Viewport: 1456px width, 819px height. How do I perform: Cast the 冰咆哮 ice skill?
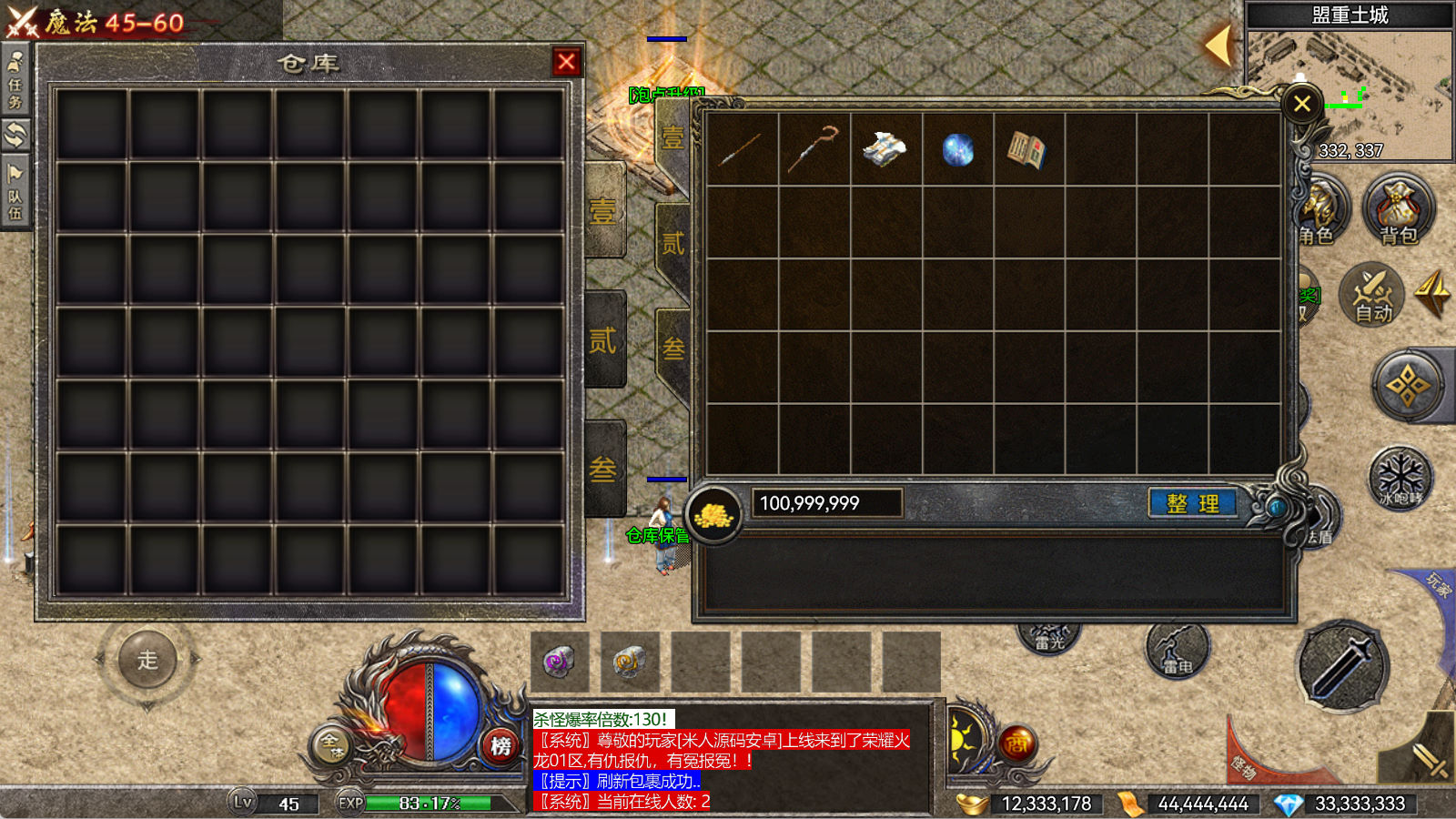(x=1400, y=477)
